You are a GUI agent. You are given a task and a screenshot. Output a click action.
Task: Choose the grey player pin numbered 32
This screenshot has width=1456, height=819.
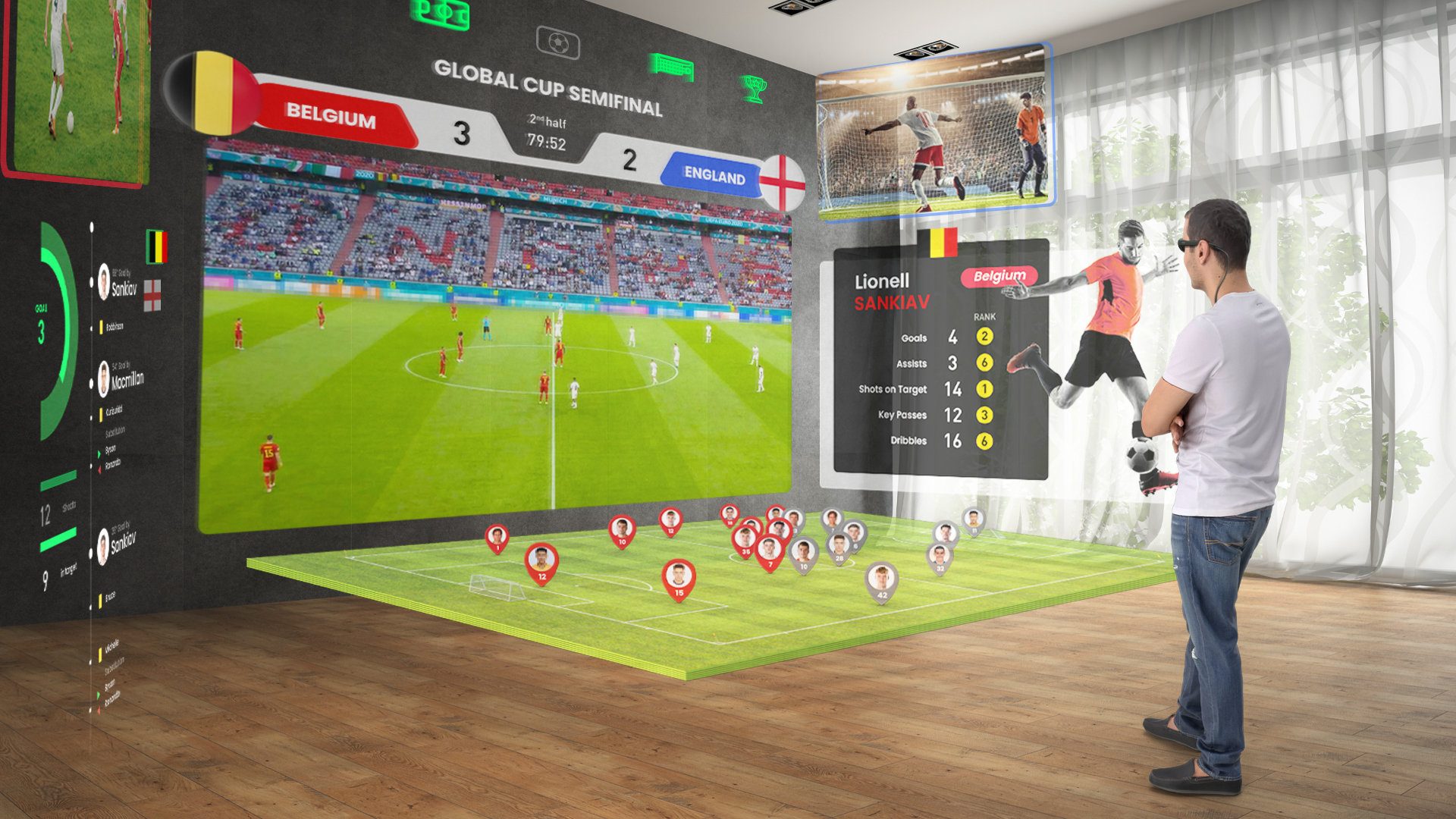click(940, 557)
